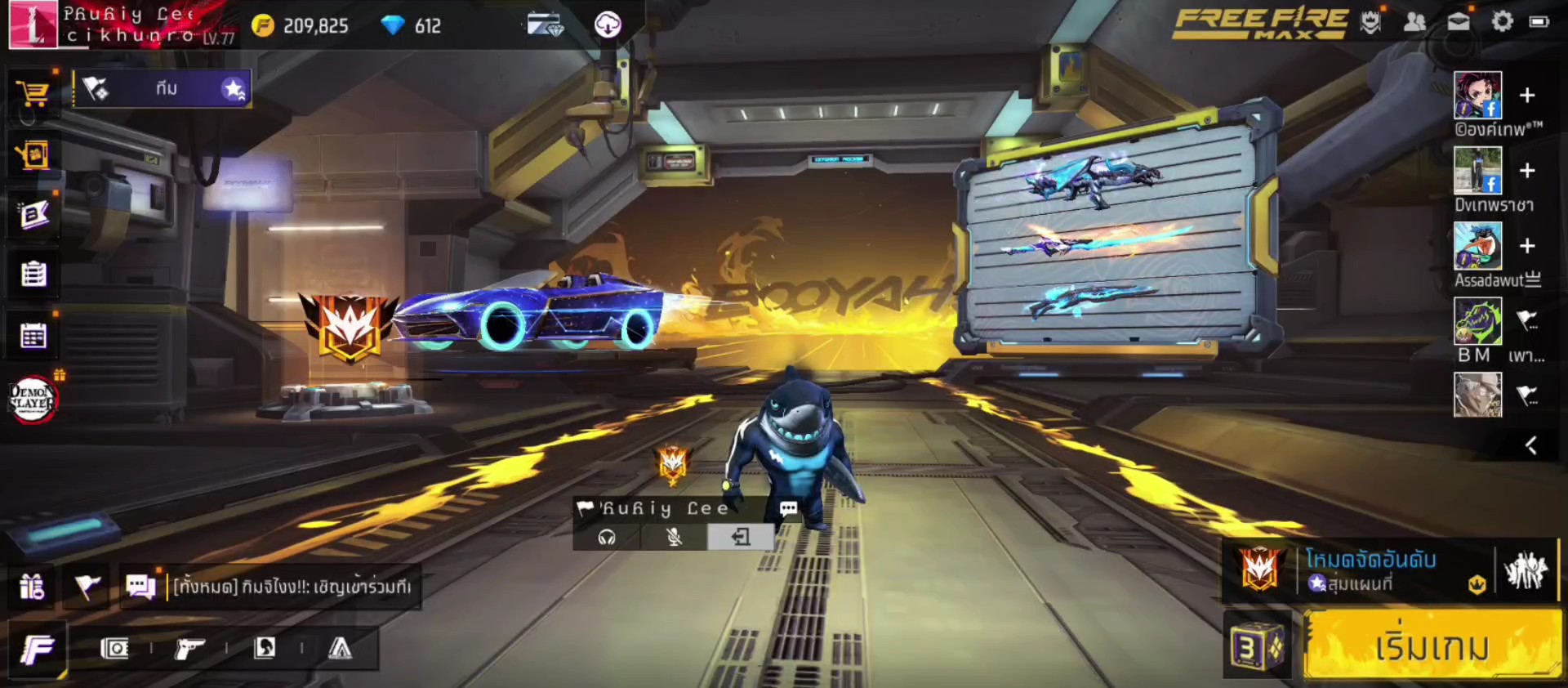Open the Demon Slayer event

tap(32, 399)
